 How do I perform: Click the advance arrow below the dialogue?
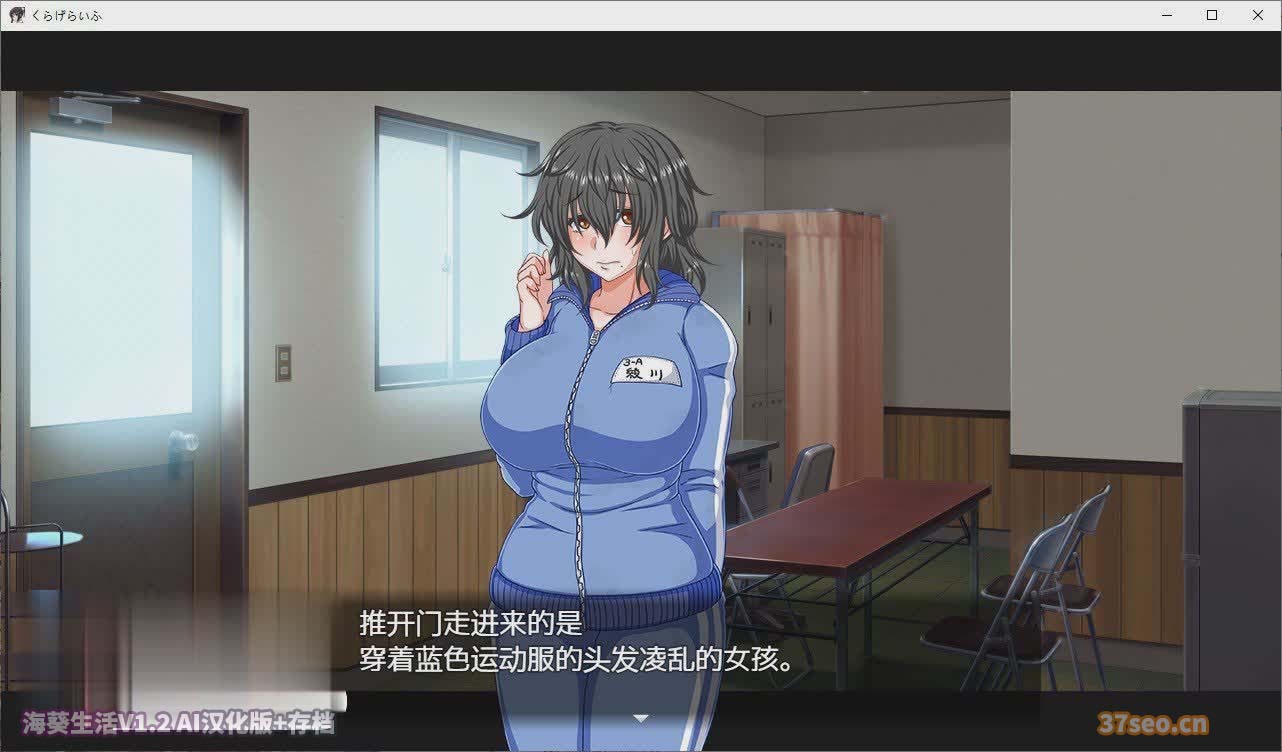[x=641, y=718]
